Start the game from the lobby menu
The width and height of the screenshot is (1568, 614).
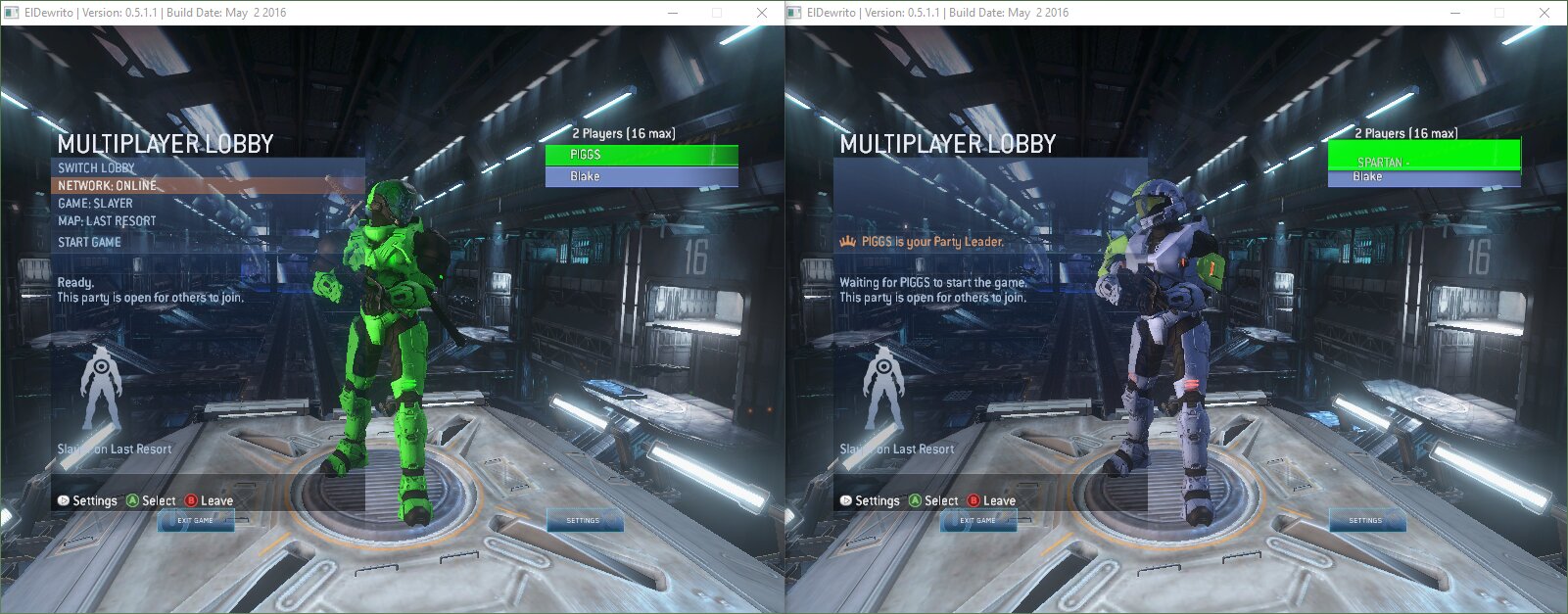point(89,242)
